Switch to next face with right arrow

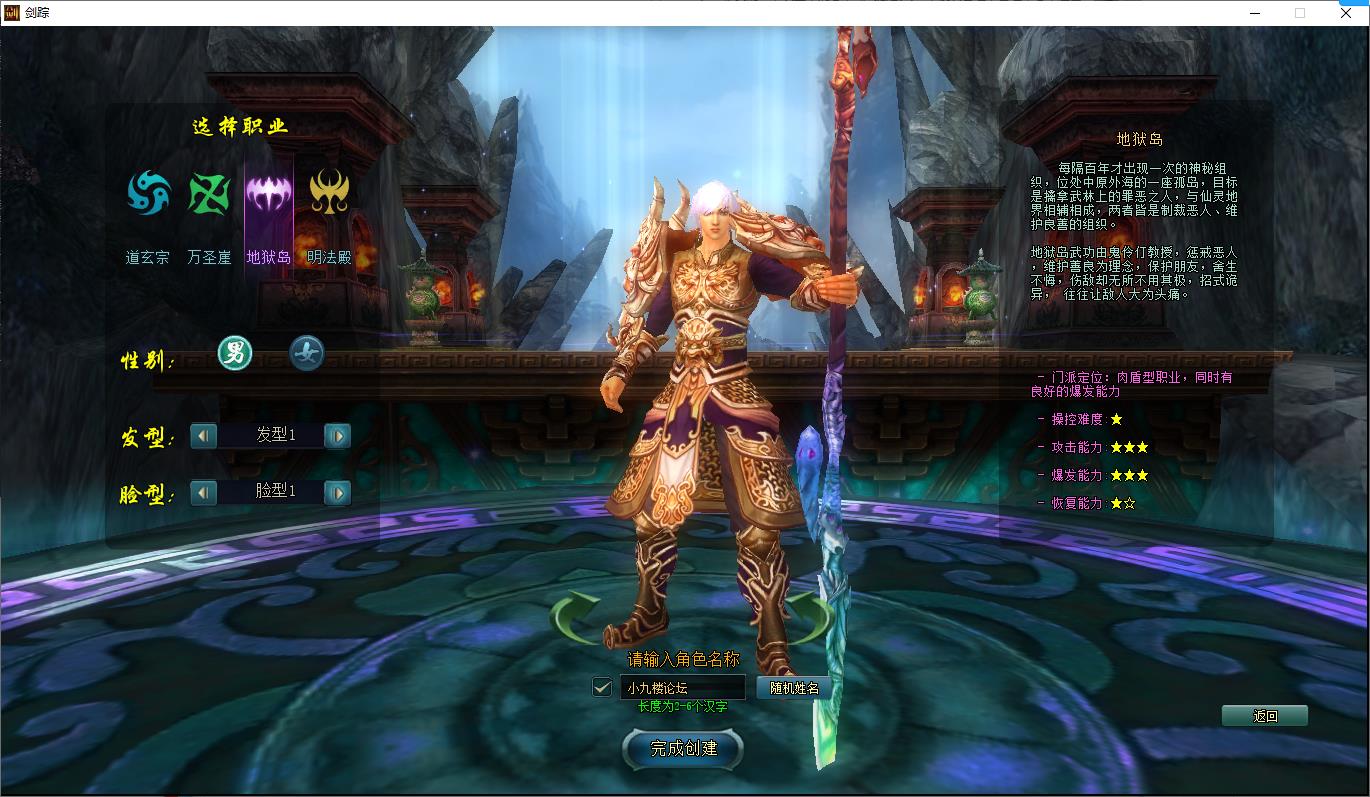337,491
